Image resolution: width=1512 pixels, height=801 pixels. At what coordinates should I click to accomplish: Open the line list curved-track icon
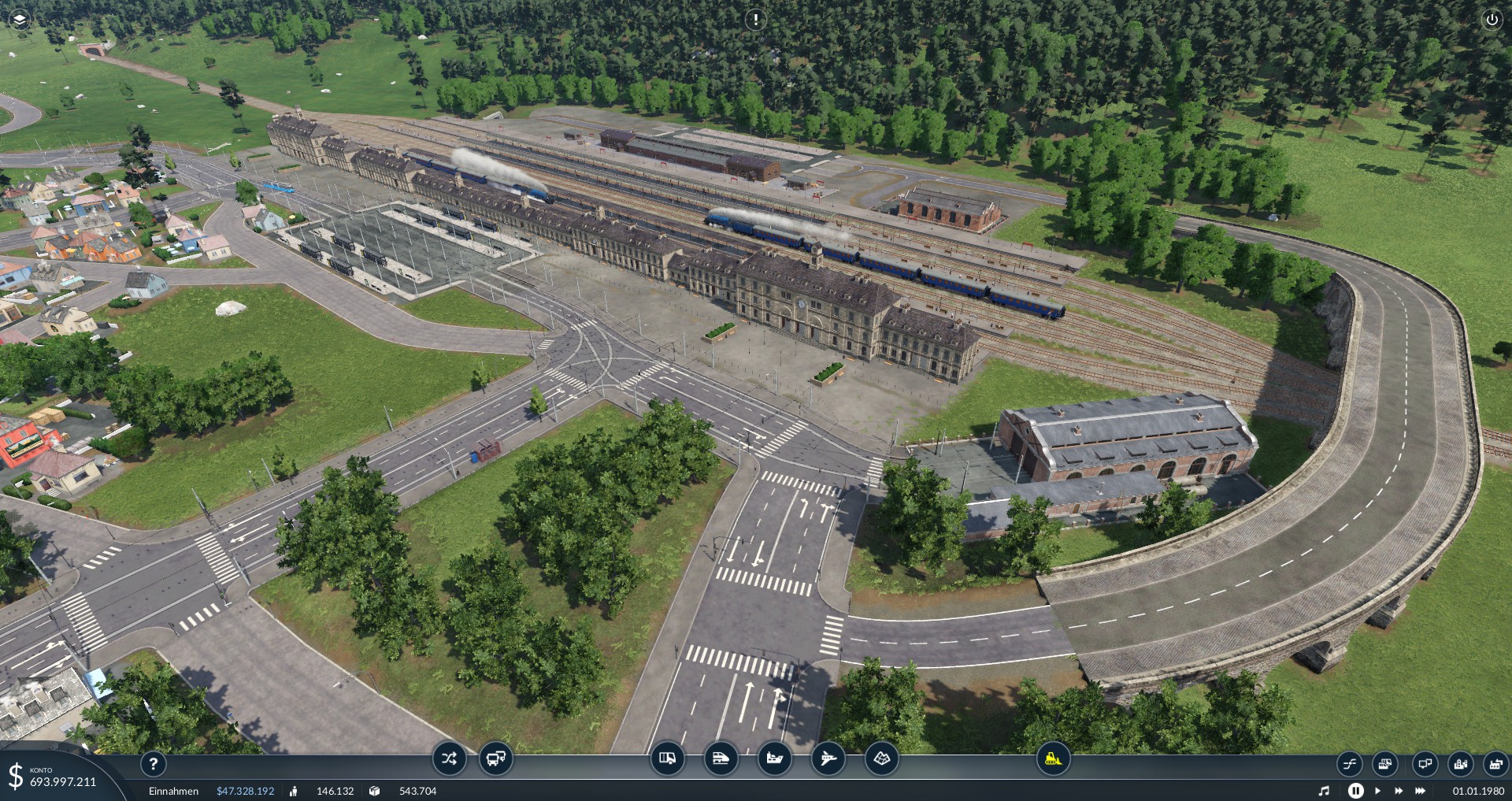point(1349,763)
